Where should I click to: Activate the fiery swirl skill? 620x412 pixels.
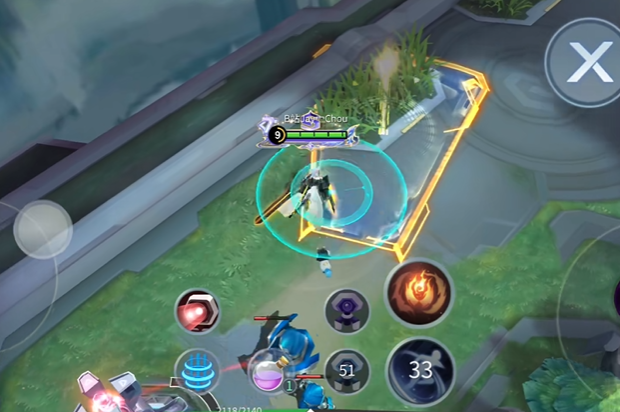point(418,294)
